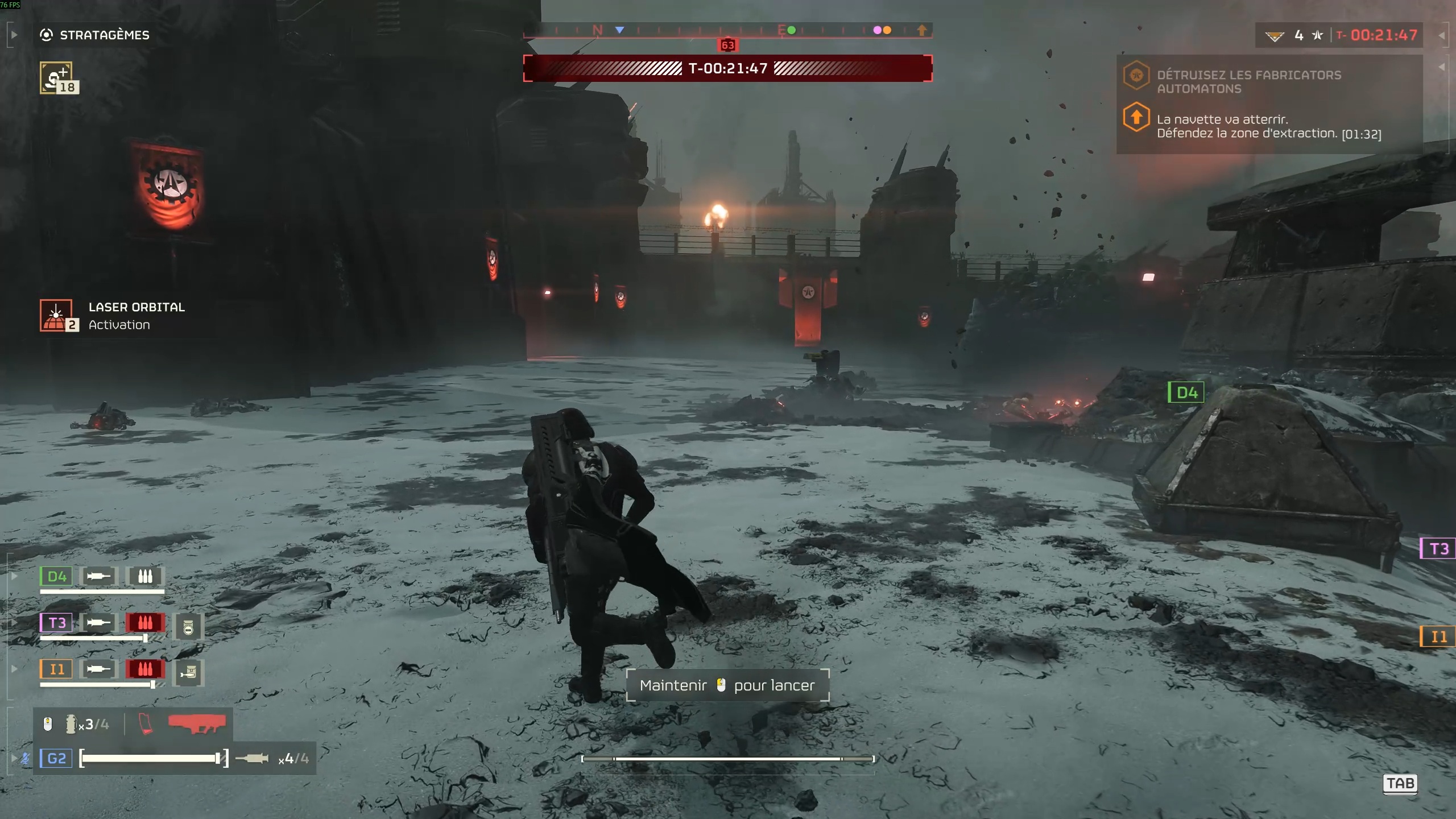Select teammate D4 in the squad list
Screen dimensions: 1456x819
(56, 577)
